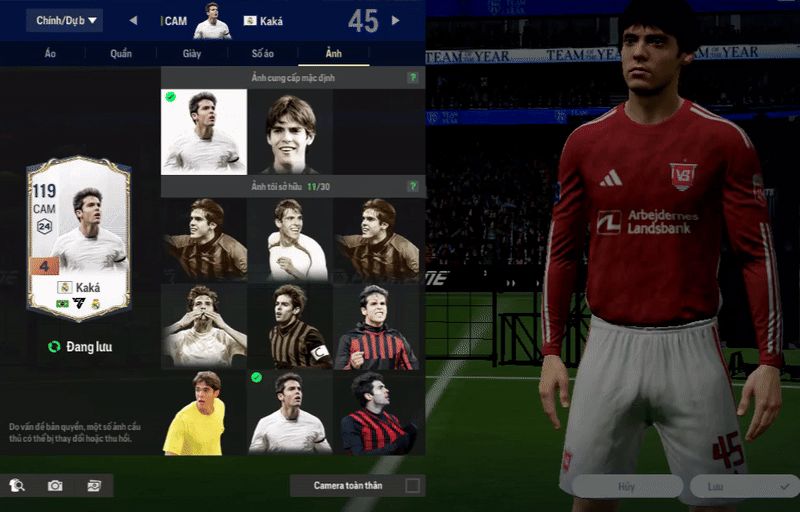Open the Chính/Dự bị dropdown
The image size is (800, 512).
point(64,20)
